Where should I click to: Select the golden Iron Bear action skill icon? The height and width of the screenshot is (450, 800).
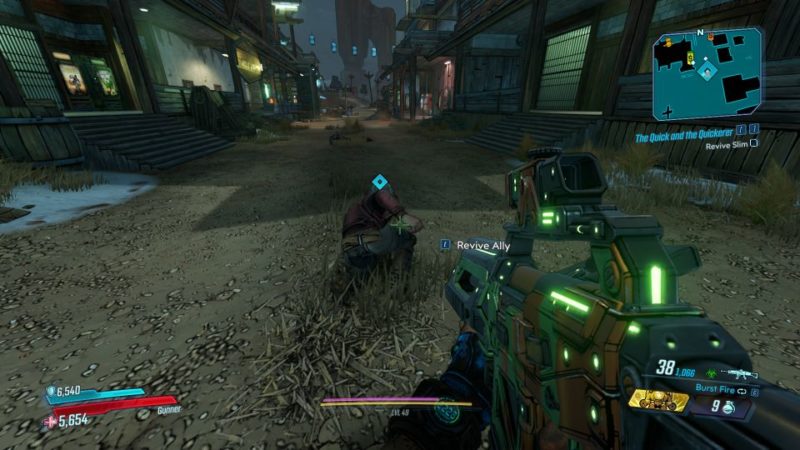pos(659,400)
